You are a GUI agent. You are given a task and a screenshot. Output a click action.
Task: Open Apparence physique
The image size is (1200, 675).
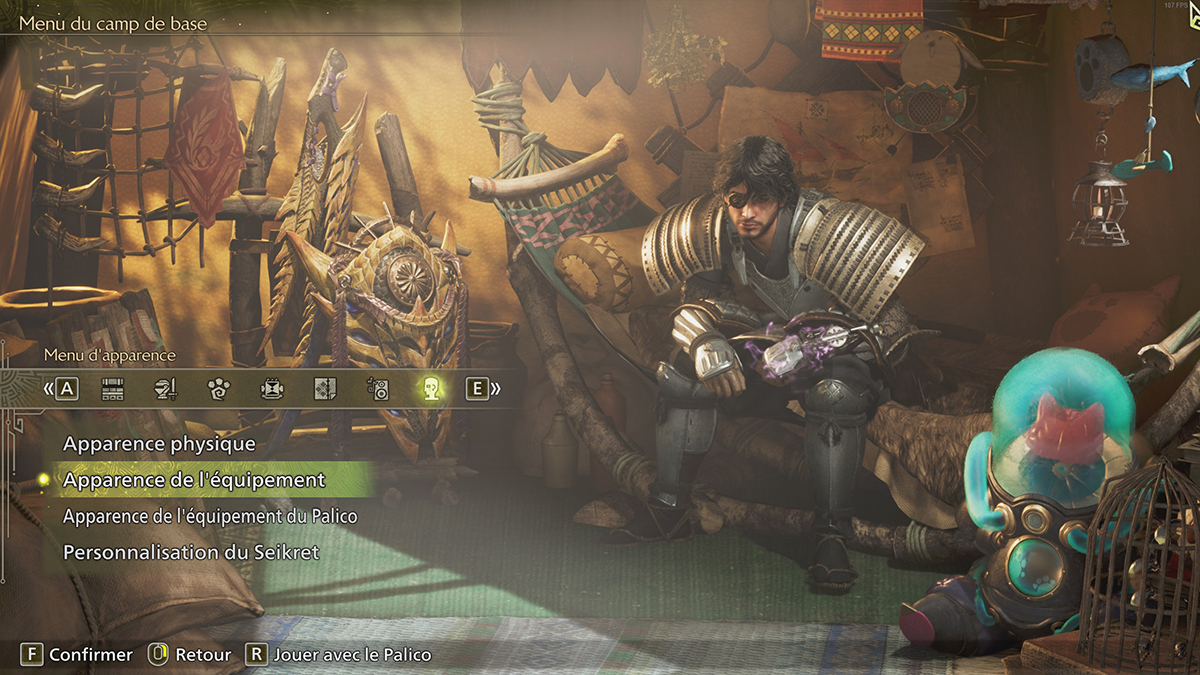point(159,443)
